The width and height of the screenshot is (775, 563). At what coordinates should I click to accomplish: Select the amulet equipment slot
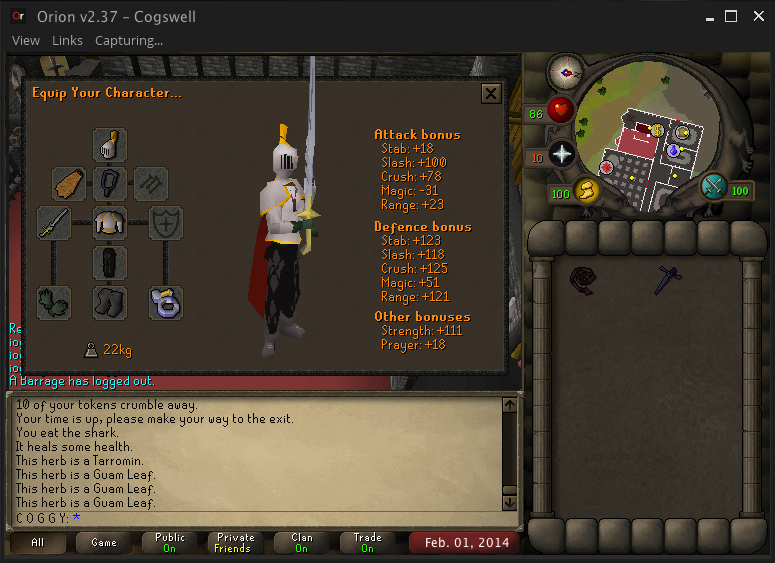[110, 184]
